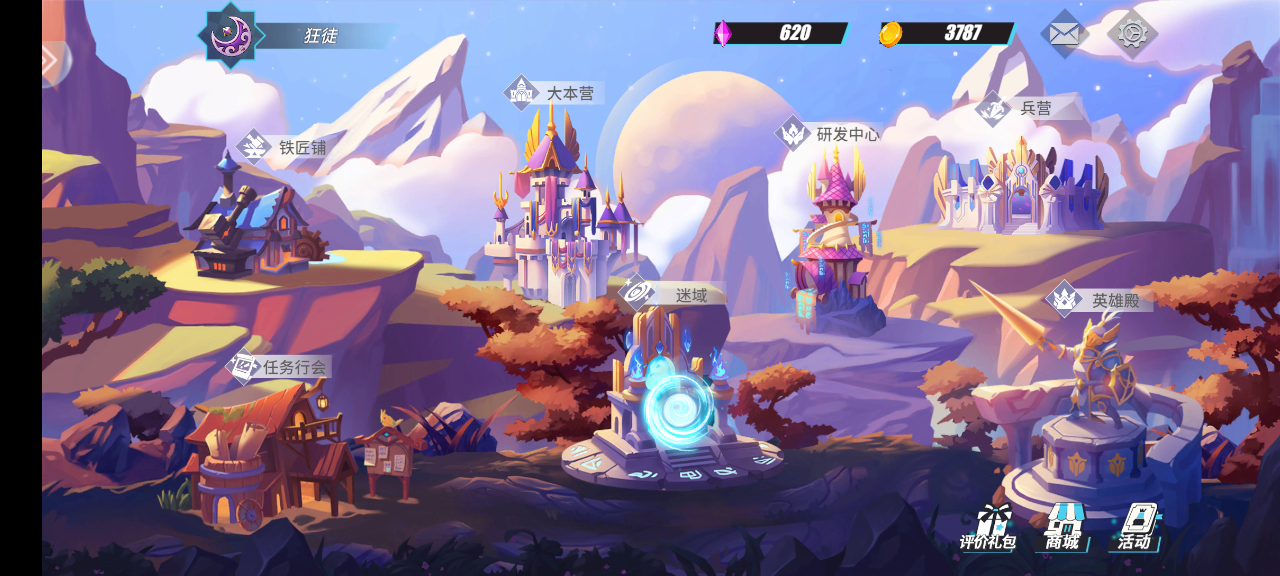Expand the side arrow panel
1280x576 pixels.
(x=54, y=62)
